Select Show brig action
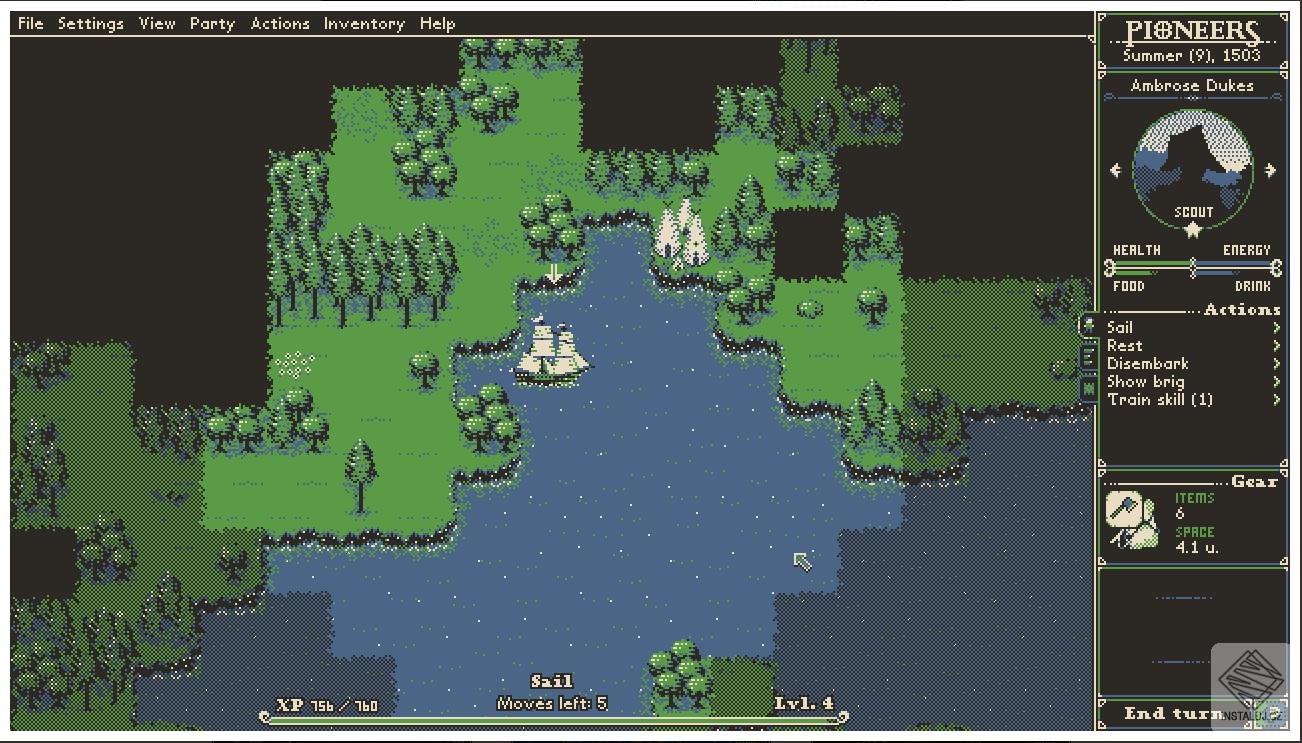 (x=1145, y=381)
